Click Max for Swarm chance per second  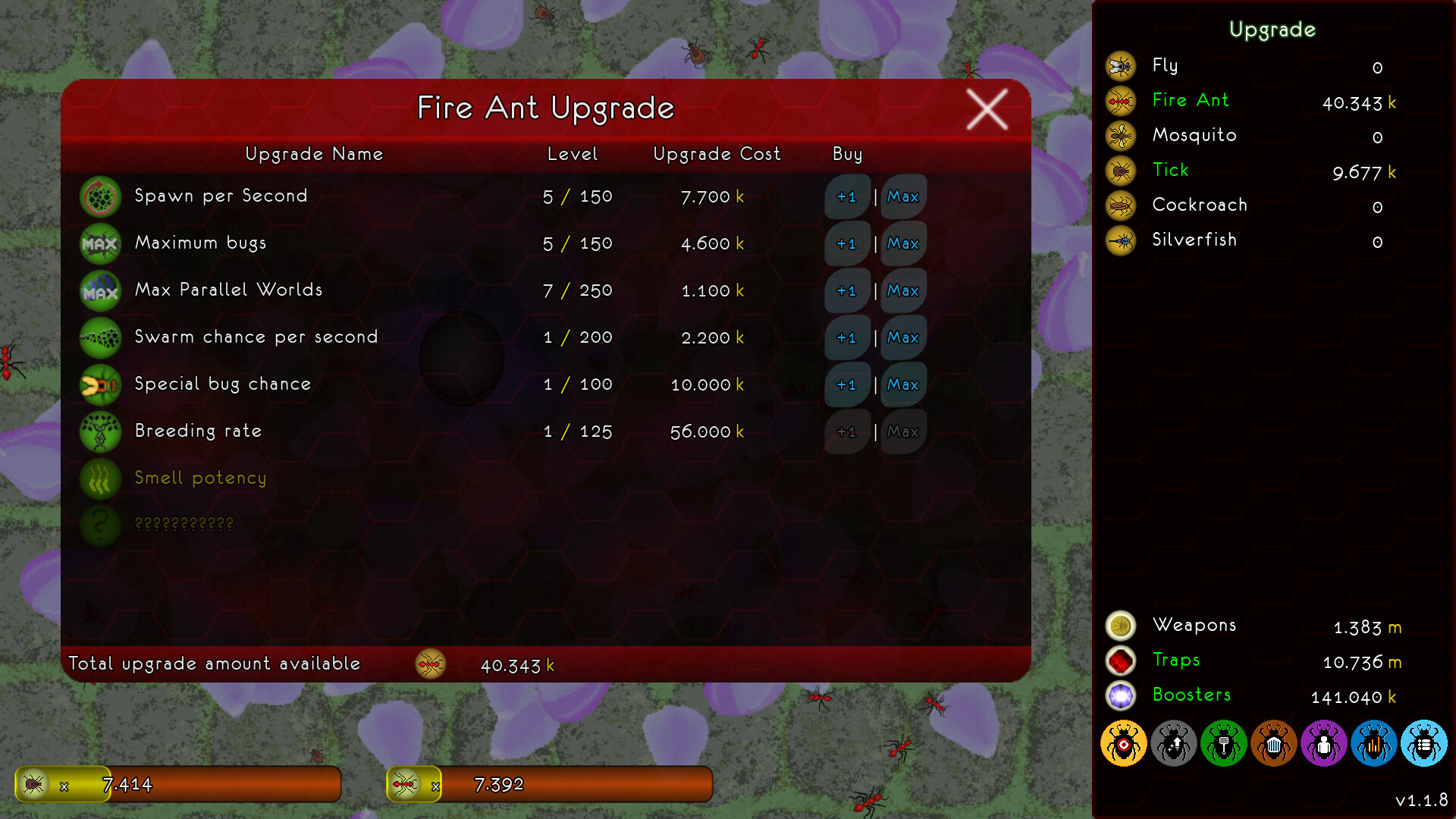click(902, 337)
